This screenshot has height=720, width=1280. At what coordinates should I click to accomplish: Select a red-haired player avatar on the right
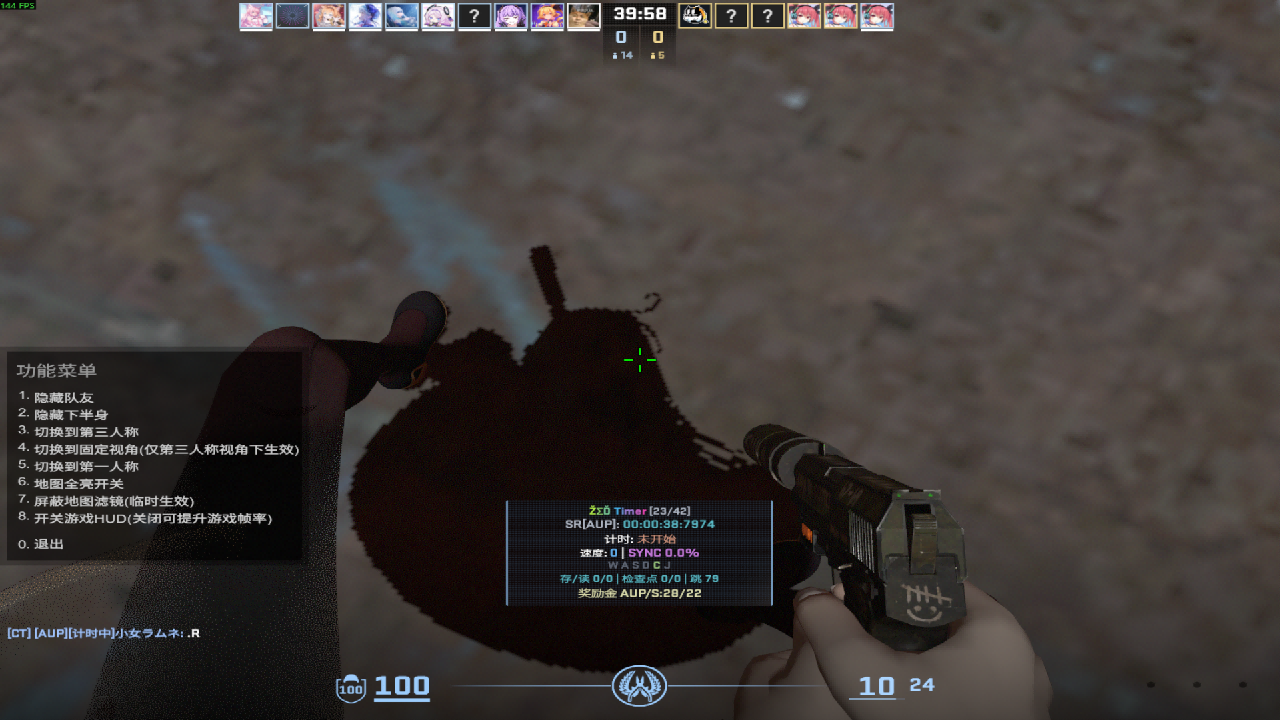(x=840, y=16)
